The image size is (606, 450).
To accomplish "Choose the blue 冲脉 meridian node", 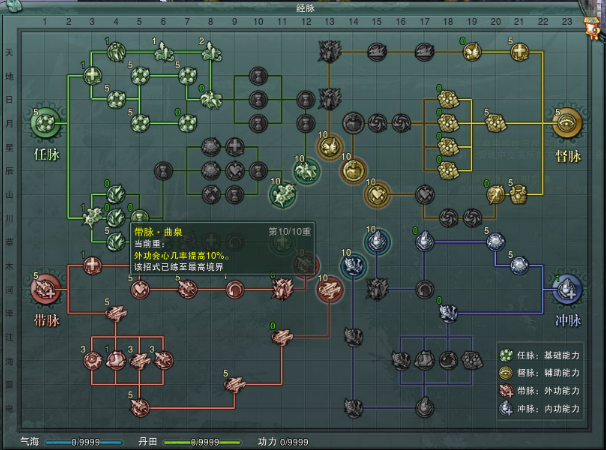I will click(x=568, y=290).
